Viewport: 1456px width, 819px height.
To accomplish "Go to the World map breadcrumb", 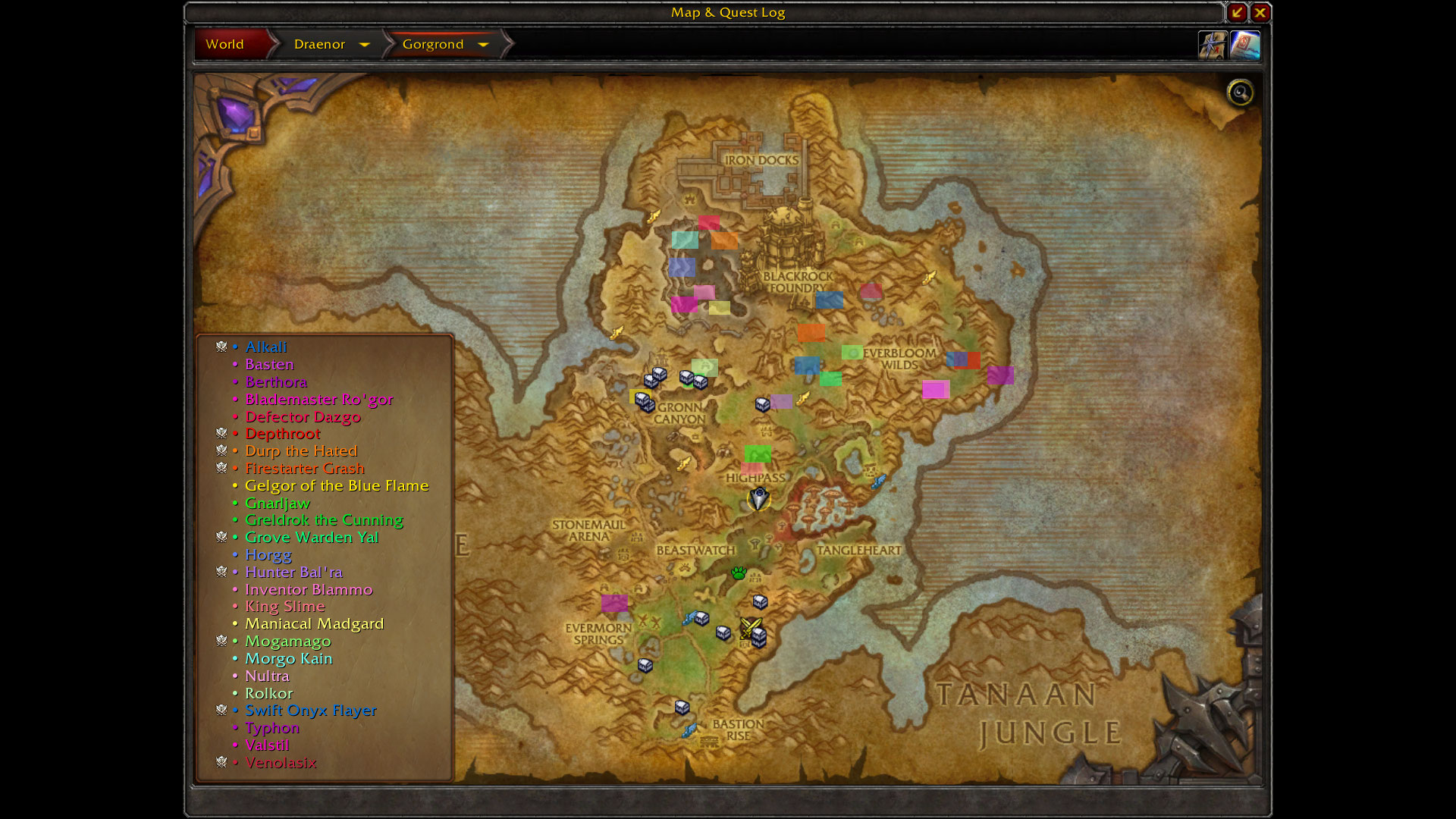I will click(225, 44).
